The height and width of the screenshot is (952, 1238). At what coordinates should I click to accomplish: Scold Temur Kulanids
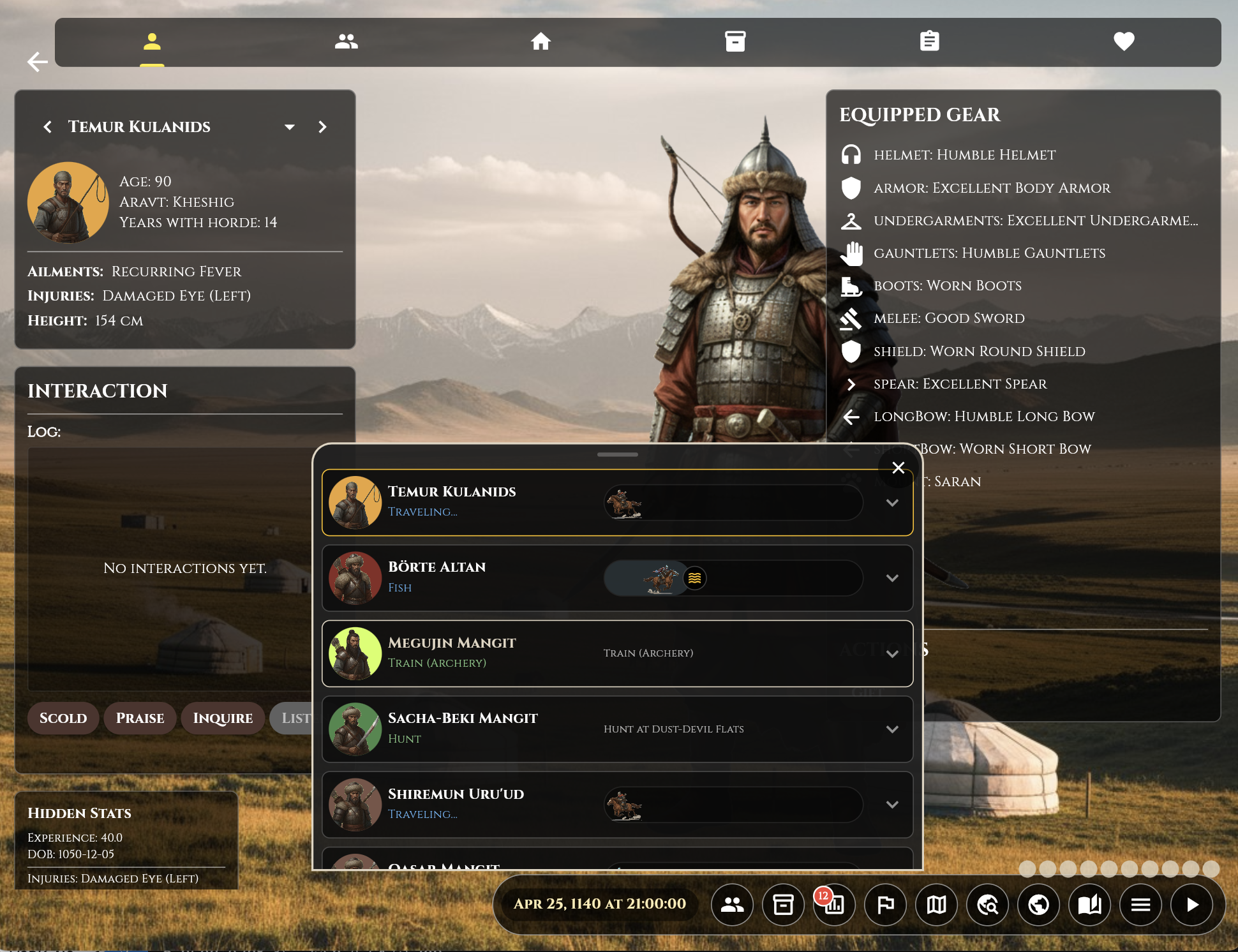click(63, 718)
